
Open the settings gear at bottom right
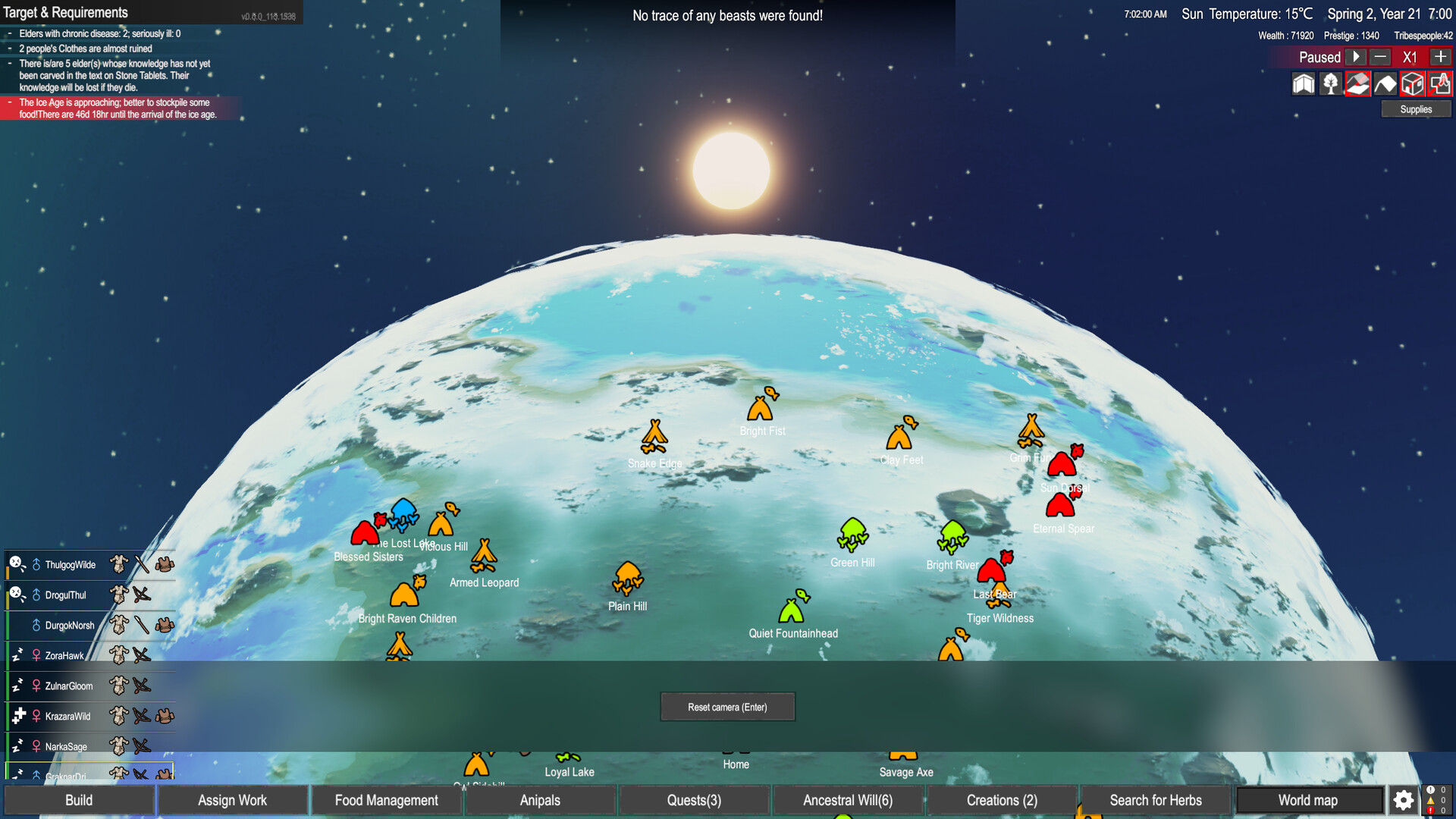click(1403, 800)
